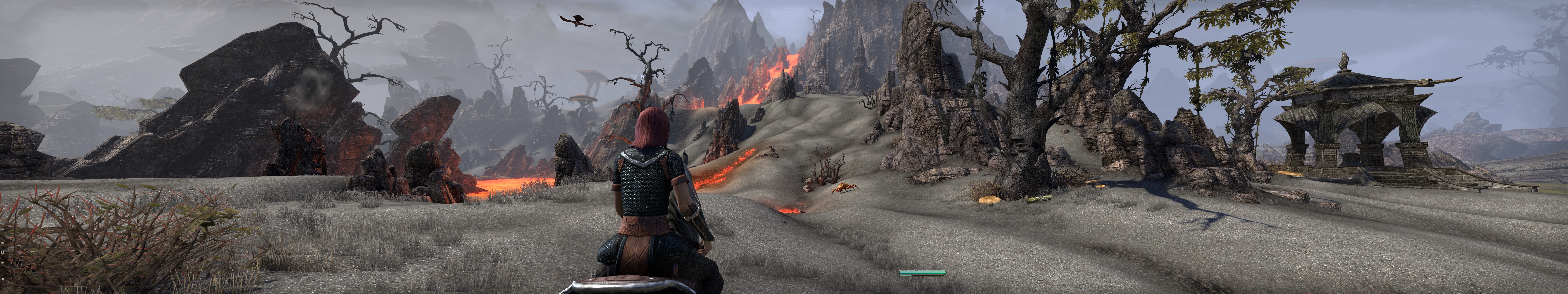Expand the minimized chat window arrow
The height and width of the screenshot is (294, 1568).
(x=2, y=279)
